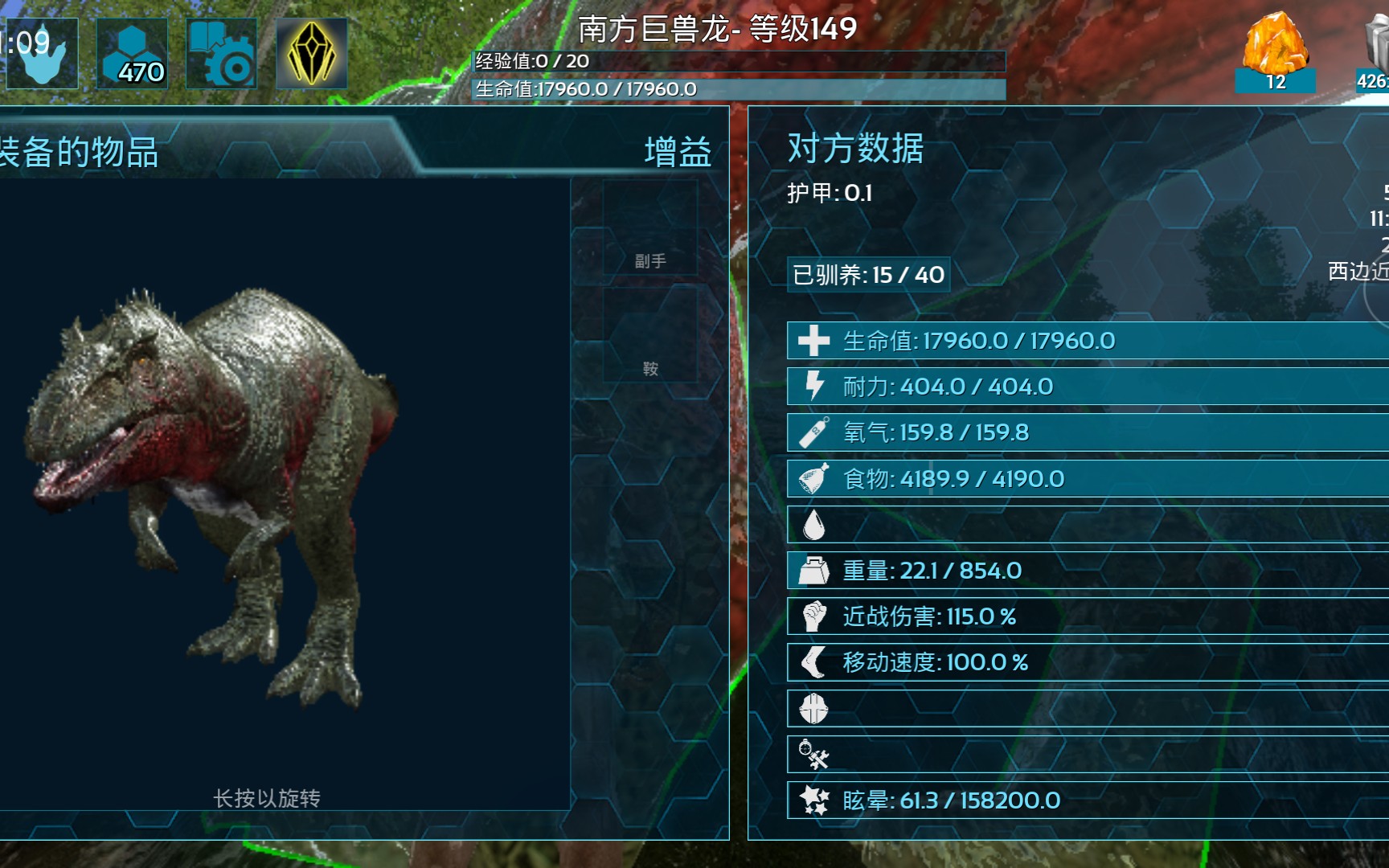Screen dimensions: 1389x868
Task: Open the engram points icon showing 470
Action: click(x=133, y=53)
